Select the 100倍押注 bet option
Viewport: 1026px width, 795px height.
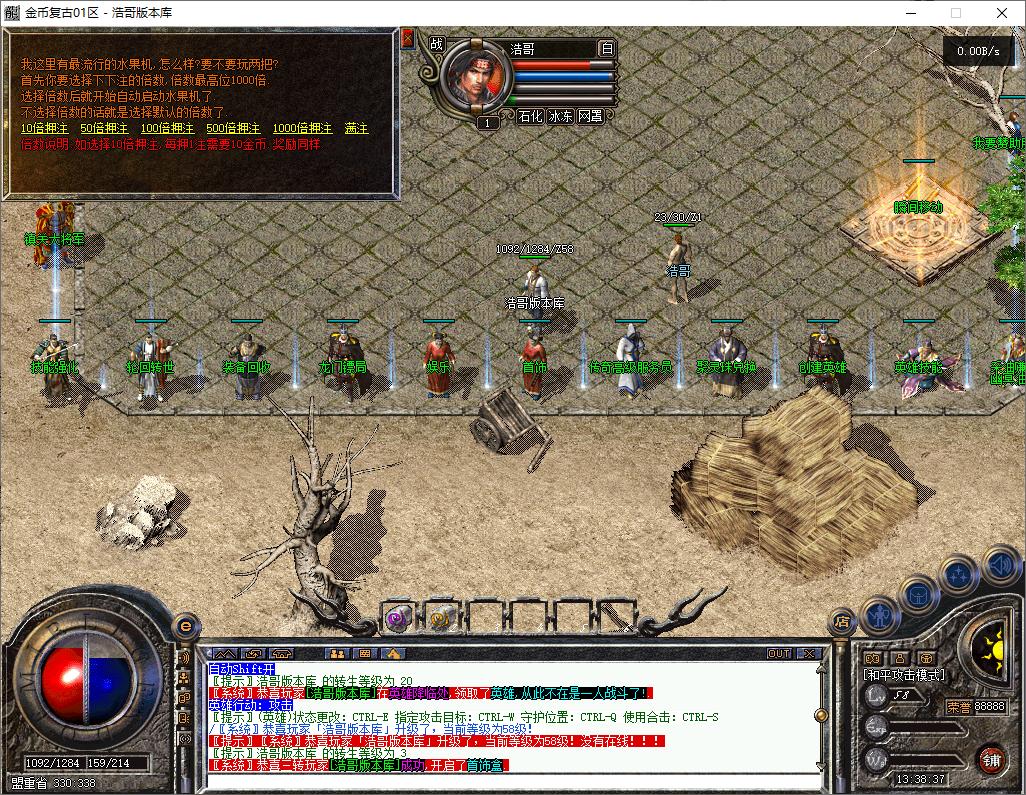click(x=167, y=129)
